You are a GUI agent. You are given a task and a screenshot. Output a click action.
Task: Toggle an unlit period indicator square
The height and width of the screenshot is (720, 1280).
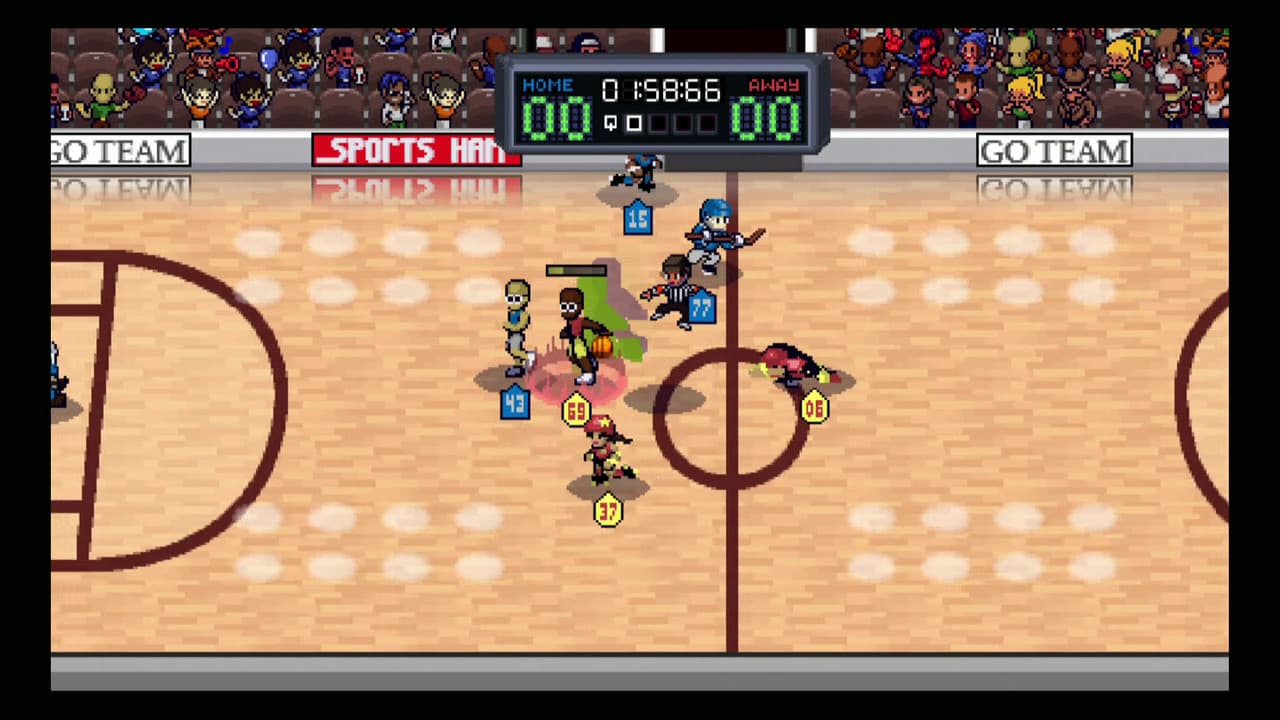pyautogui.click(x=657, y=122)
